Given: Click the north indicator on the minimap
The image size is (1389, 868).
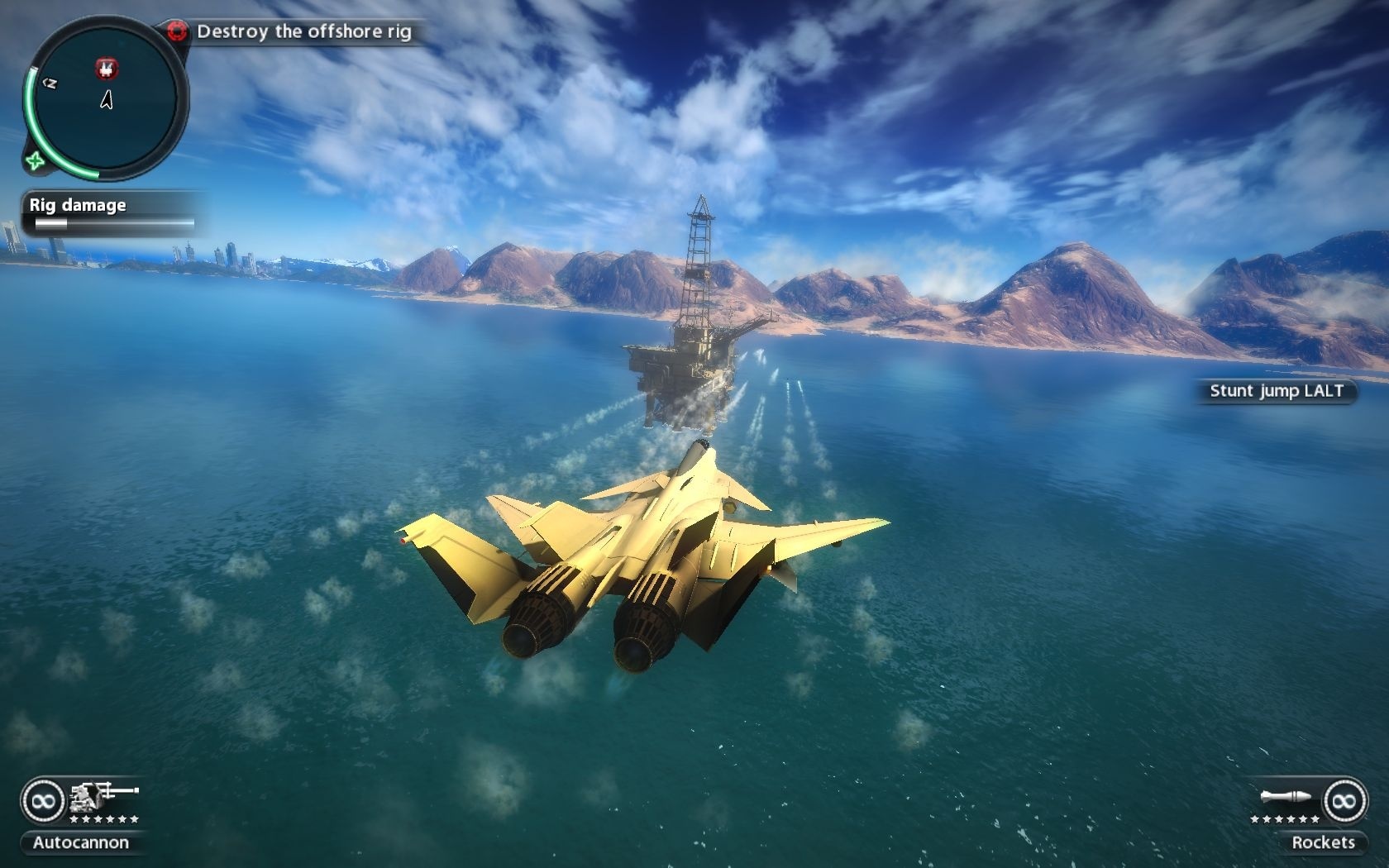Looking at the screenshot, I should [50, 81].
